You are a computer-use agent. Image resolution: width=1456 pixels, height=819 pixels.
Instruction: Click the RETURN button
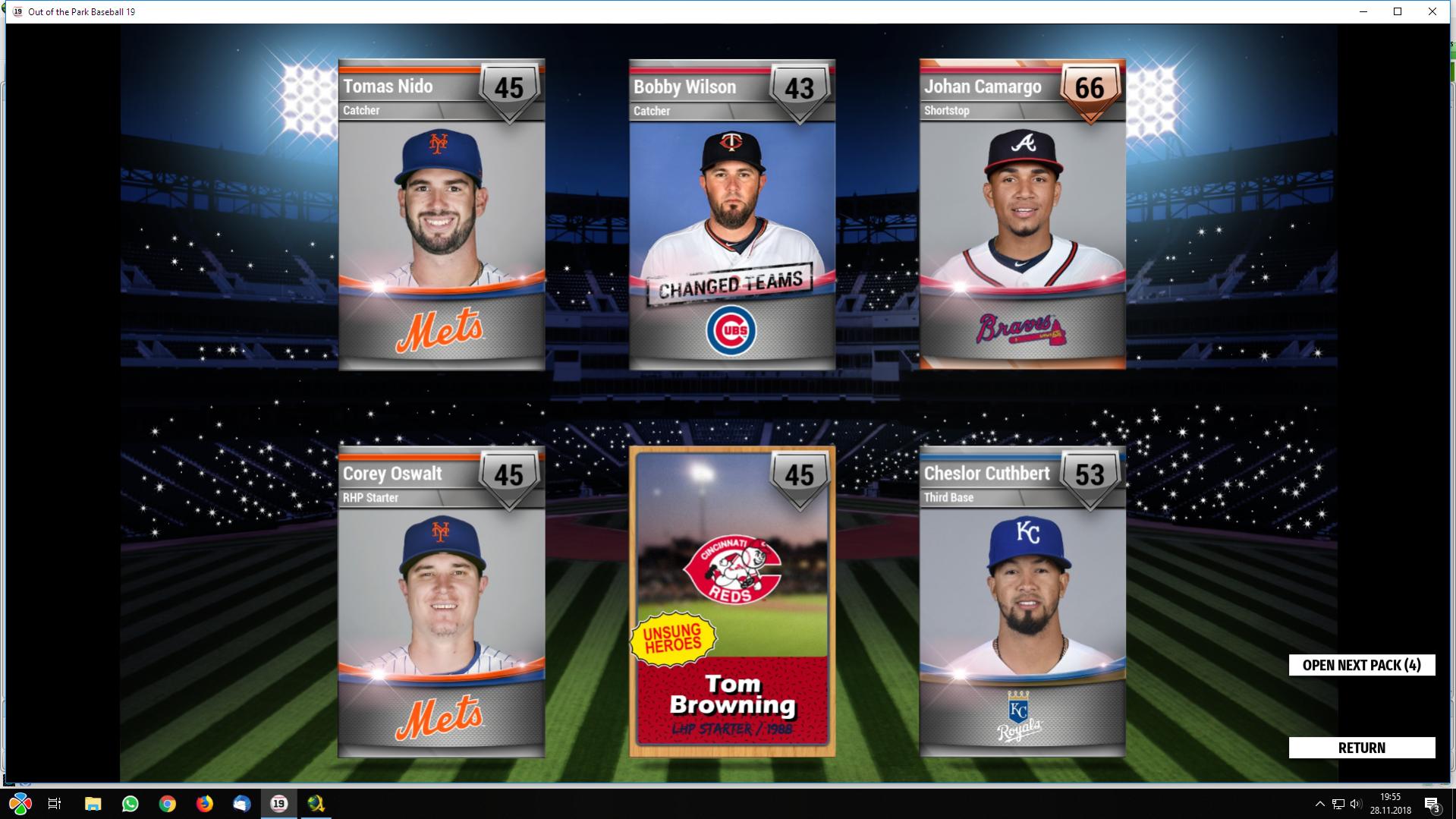tap(1361, 748)
